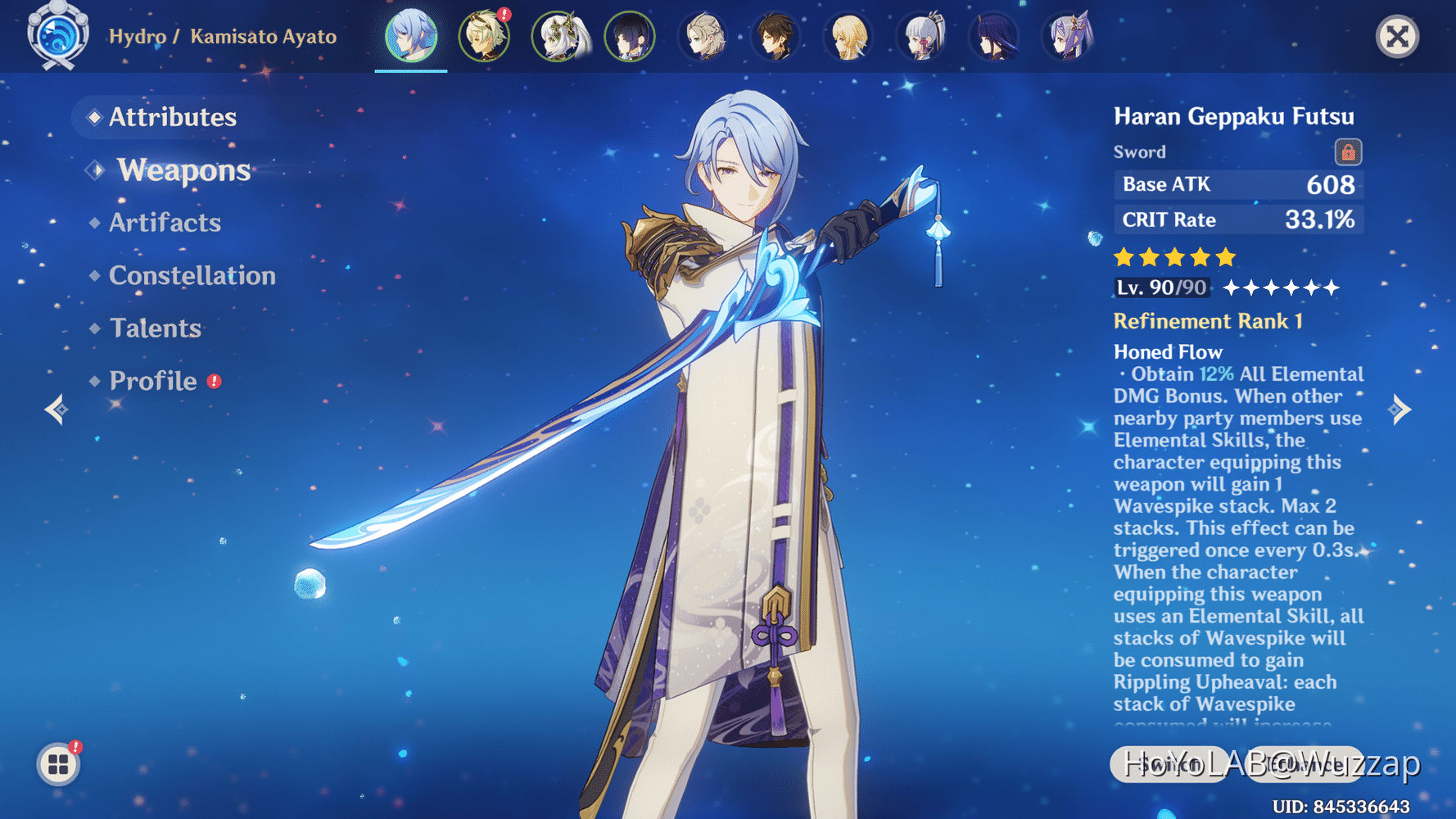Return to the Attributes section
This screenshot has width=1456, height=819.
coord(173,117)
